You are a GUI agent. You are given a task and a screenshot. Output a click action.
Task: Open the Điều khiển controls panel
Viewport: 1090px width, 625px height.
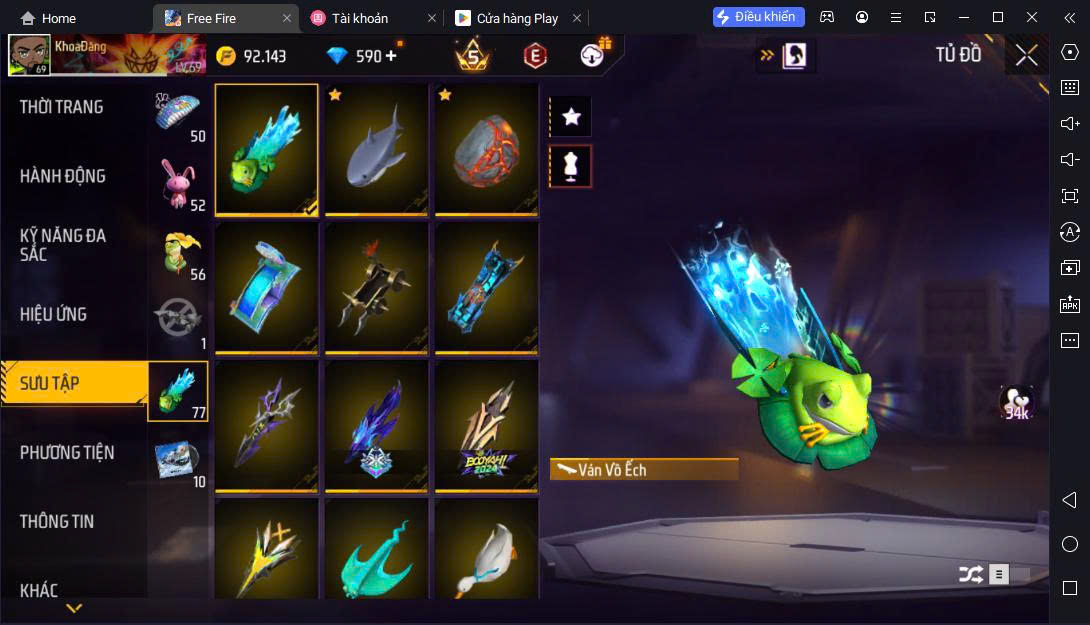pos(758,17)
